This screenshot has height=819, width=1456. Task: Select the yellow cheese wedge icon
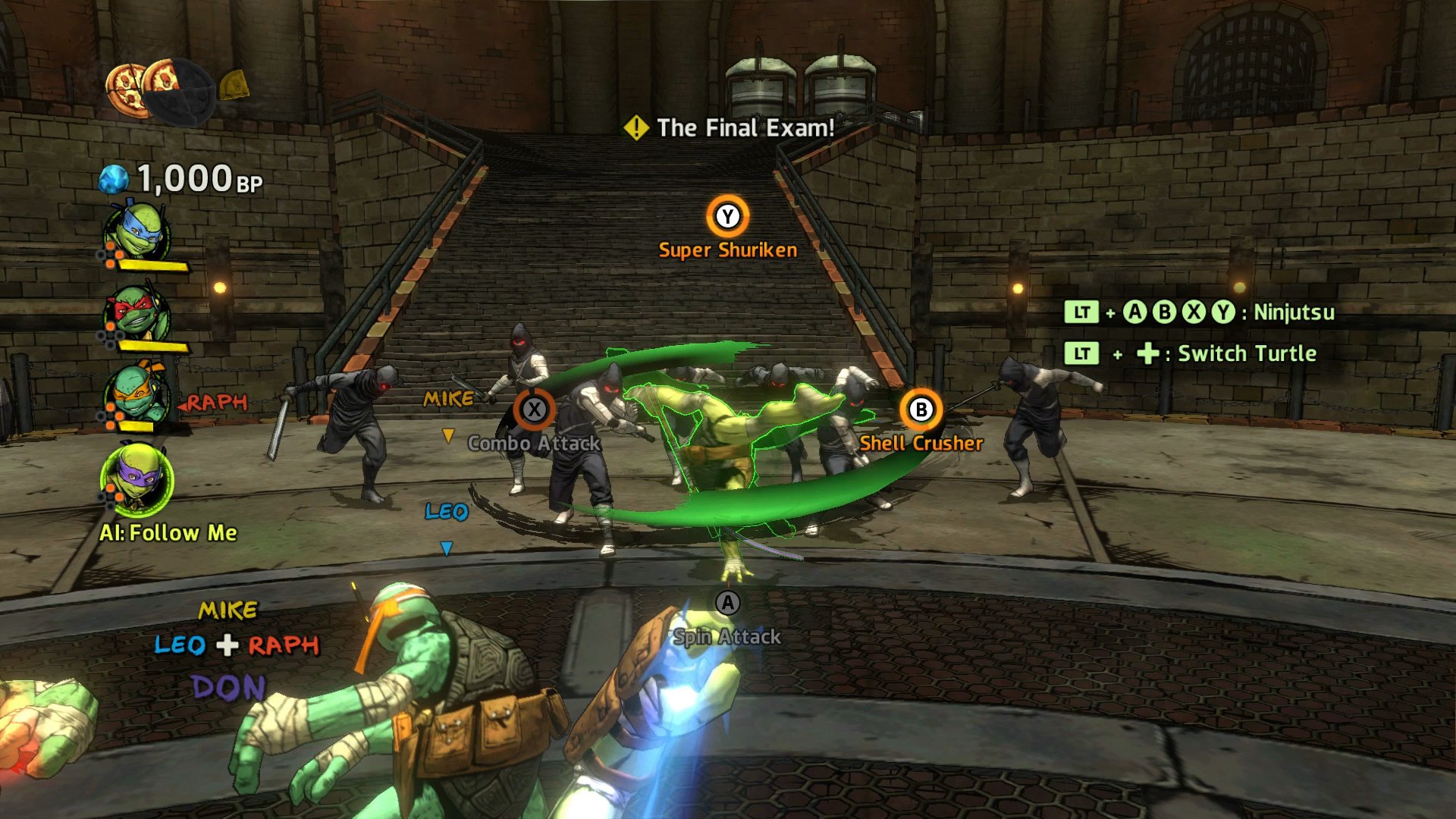pyautogui.click(x=234, y=84)
